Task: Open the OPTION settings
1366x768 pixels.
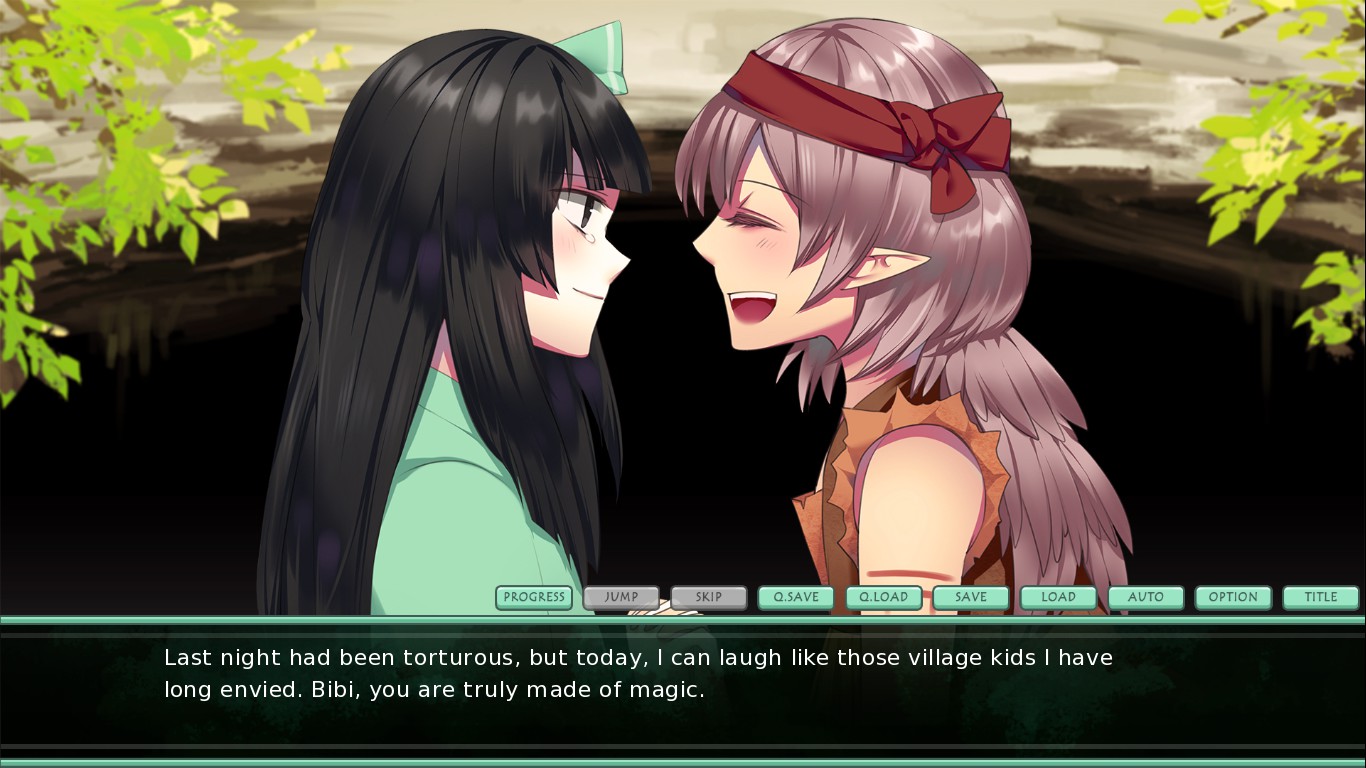Action: (x=1233, y=598)
